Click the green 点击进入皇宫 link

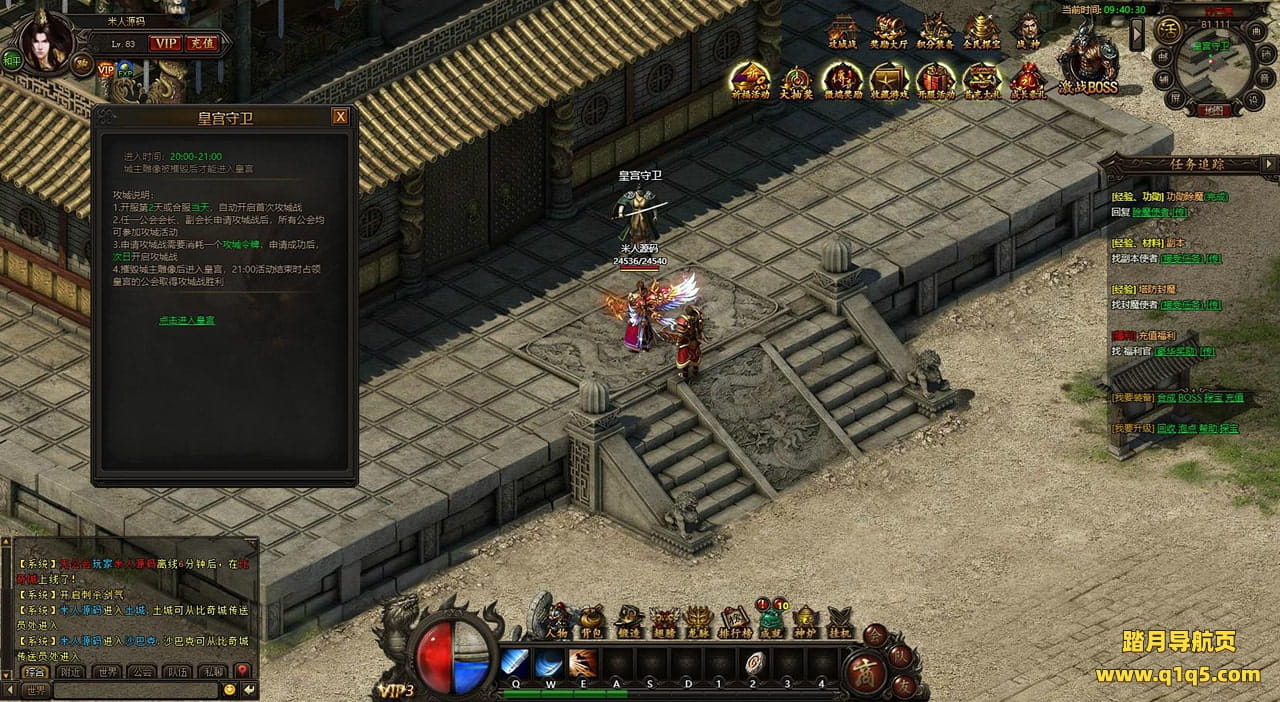186,320
